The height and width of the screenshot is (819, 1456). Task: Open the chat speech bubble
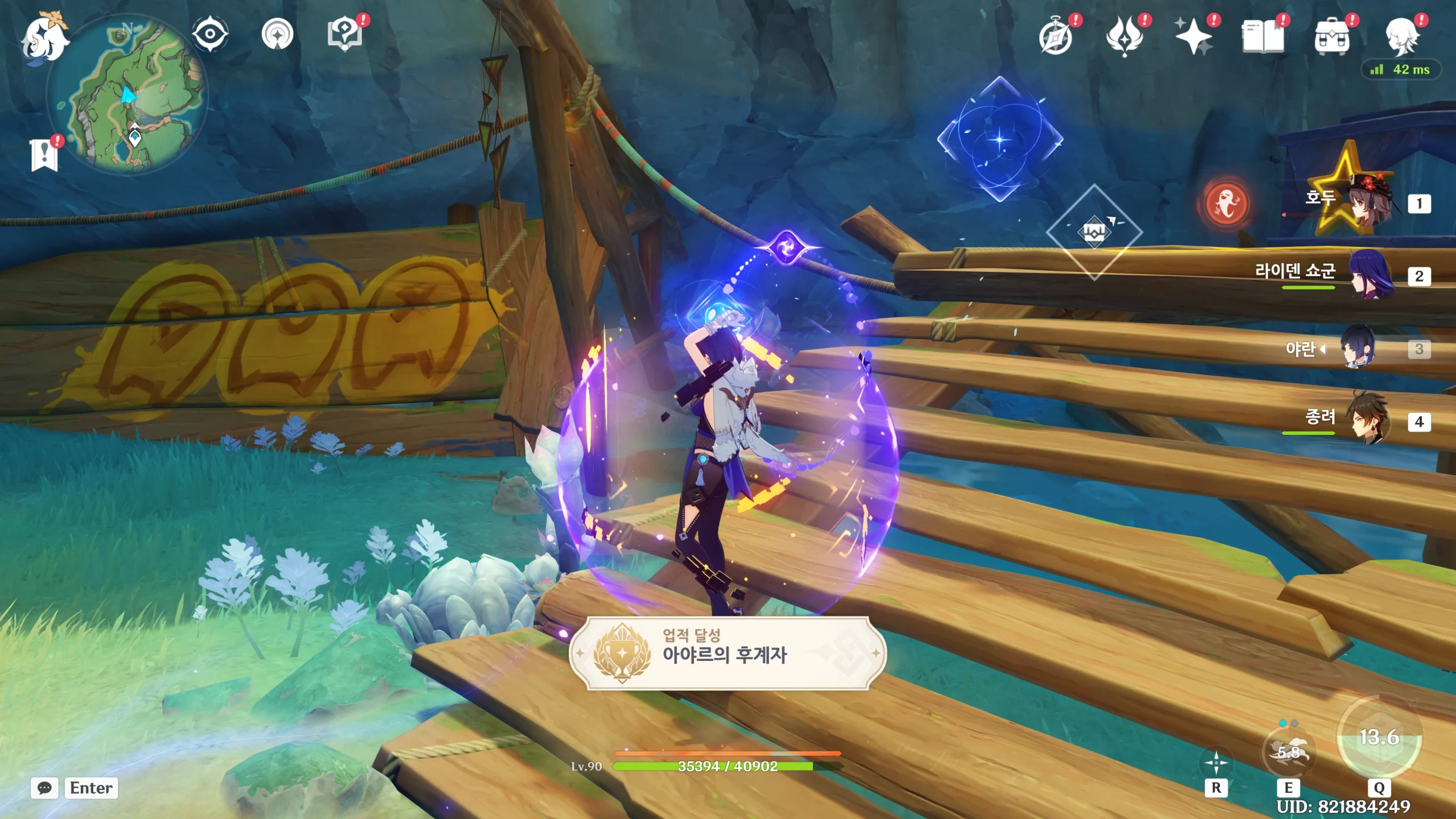[x=44, y=788]
